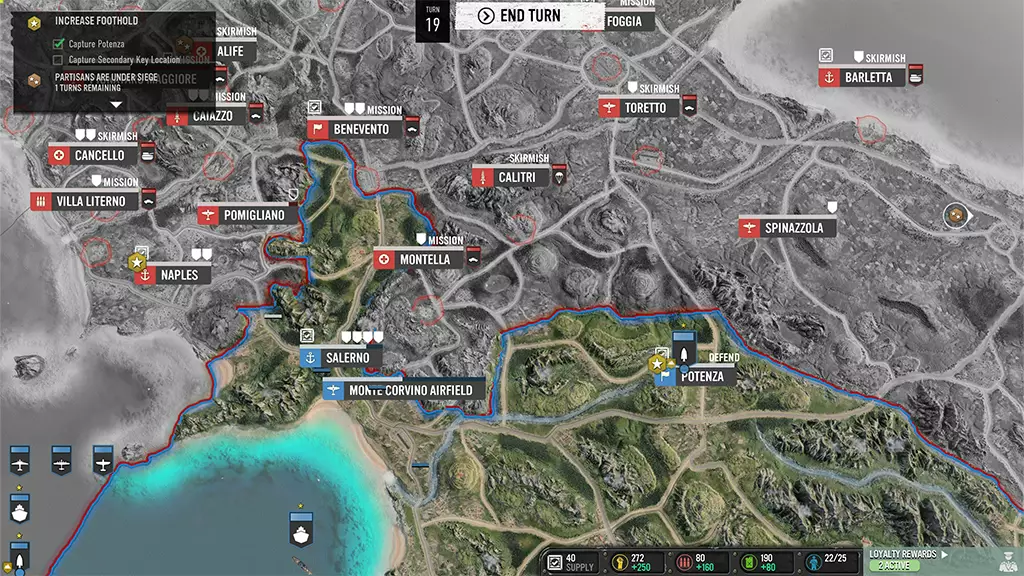The height and width of the screenshot is (576, 1024).
Task: Choose the Cancello skirmish location
Action: click(98, 156)
